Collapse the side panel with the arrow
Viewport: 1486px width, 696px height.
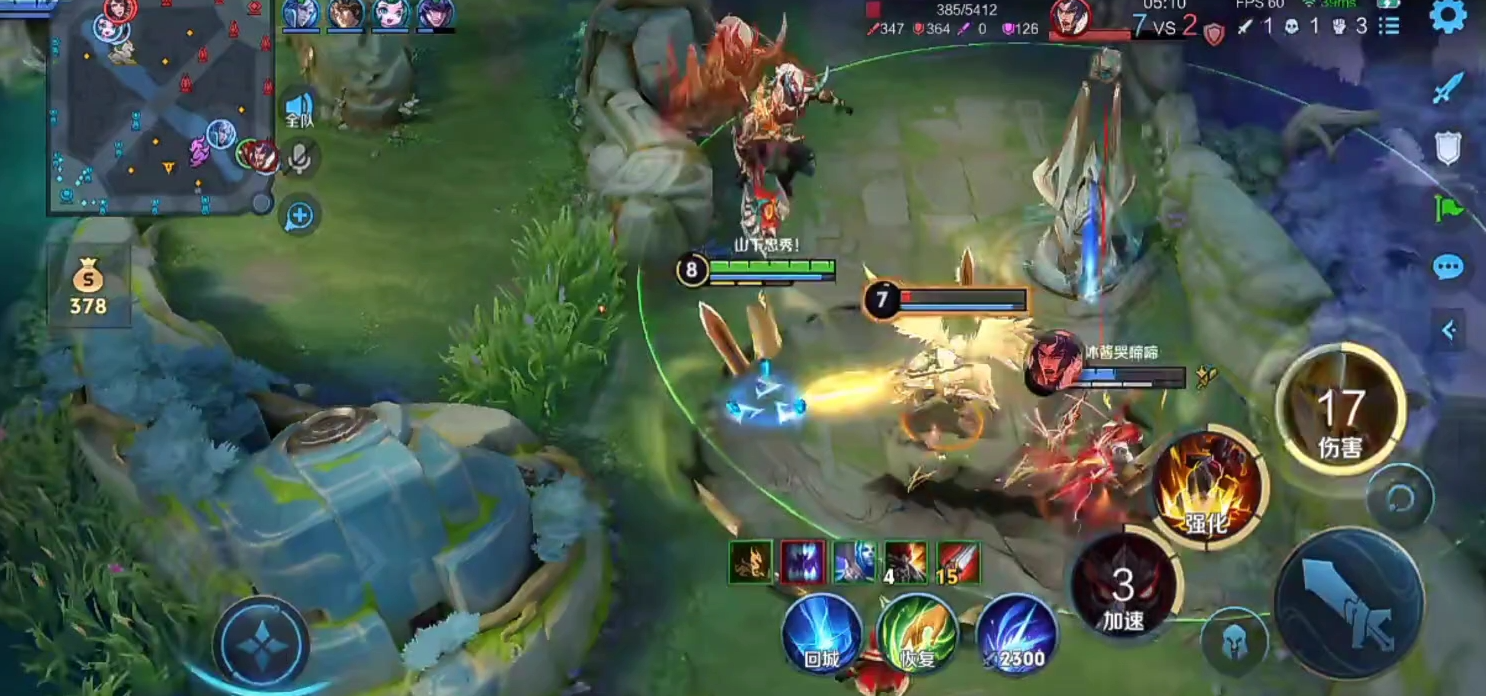tap(1448, 329)
